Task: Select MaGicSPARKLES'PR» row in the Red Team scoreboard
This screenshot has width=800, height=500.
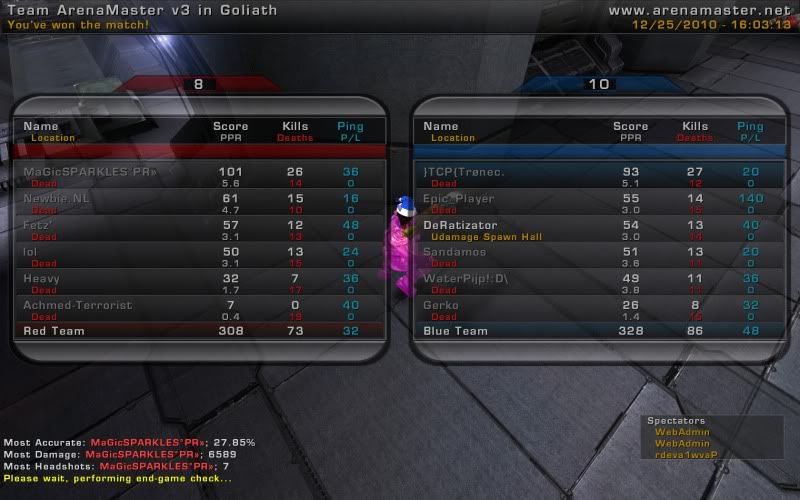Action: (x=198, y=176)
